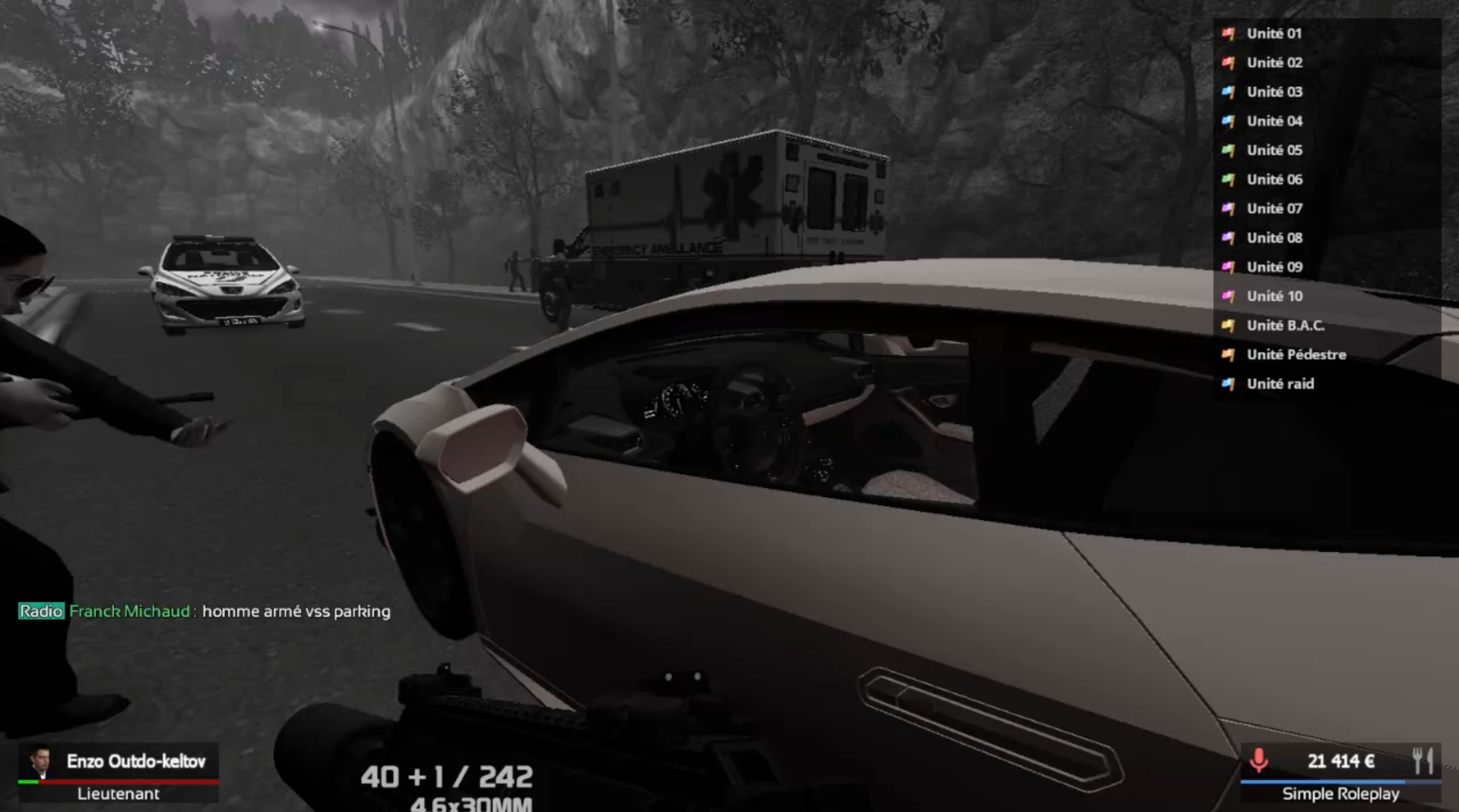Click the Radio tag in chat
1459x812 pixels.
coord(41,611)
